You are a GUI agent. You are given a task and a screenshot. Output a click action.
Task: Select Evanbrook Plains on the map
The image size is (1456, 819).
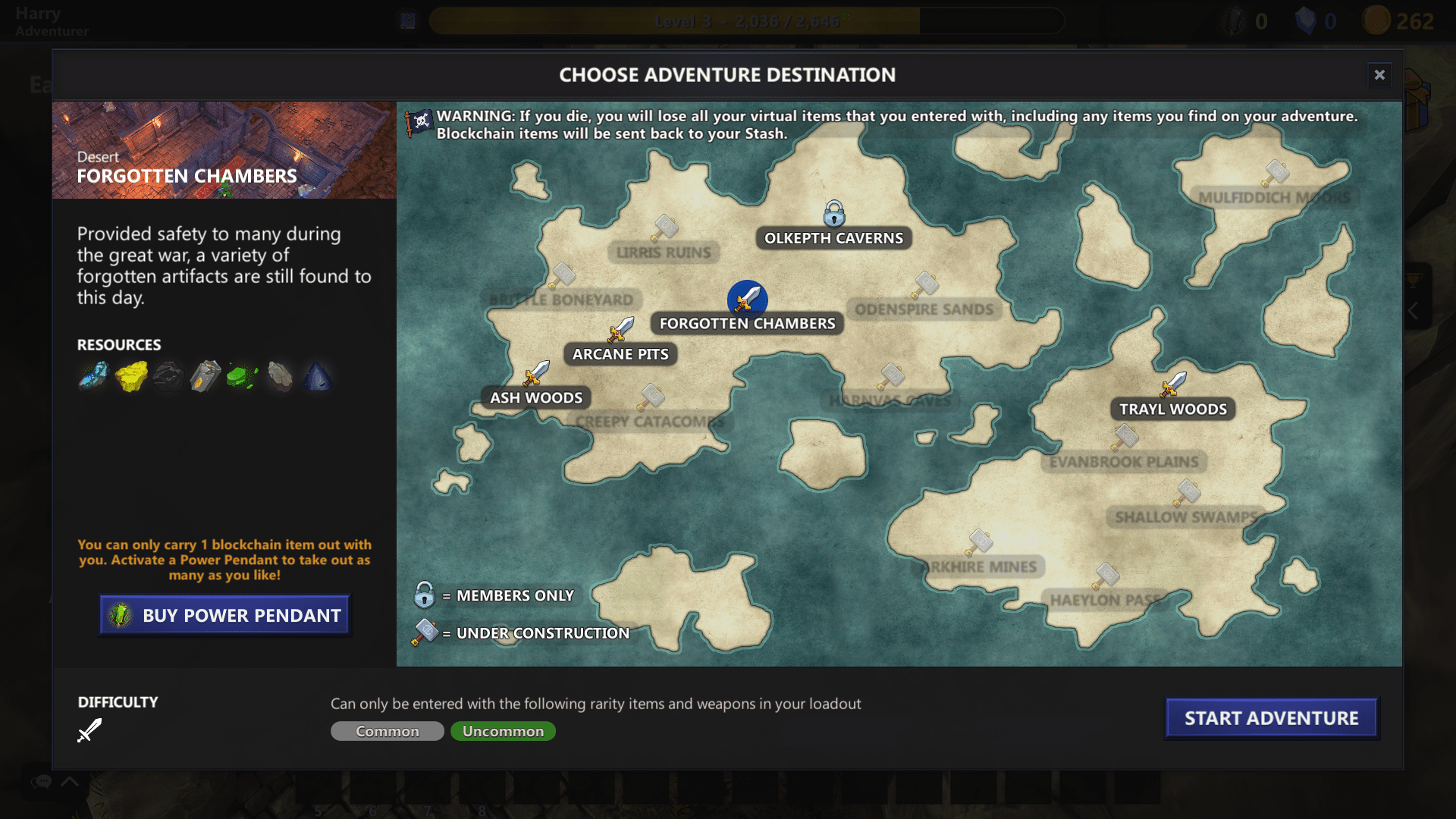coord(1124,462)
